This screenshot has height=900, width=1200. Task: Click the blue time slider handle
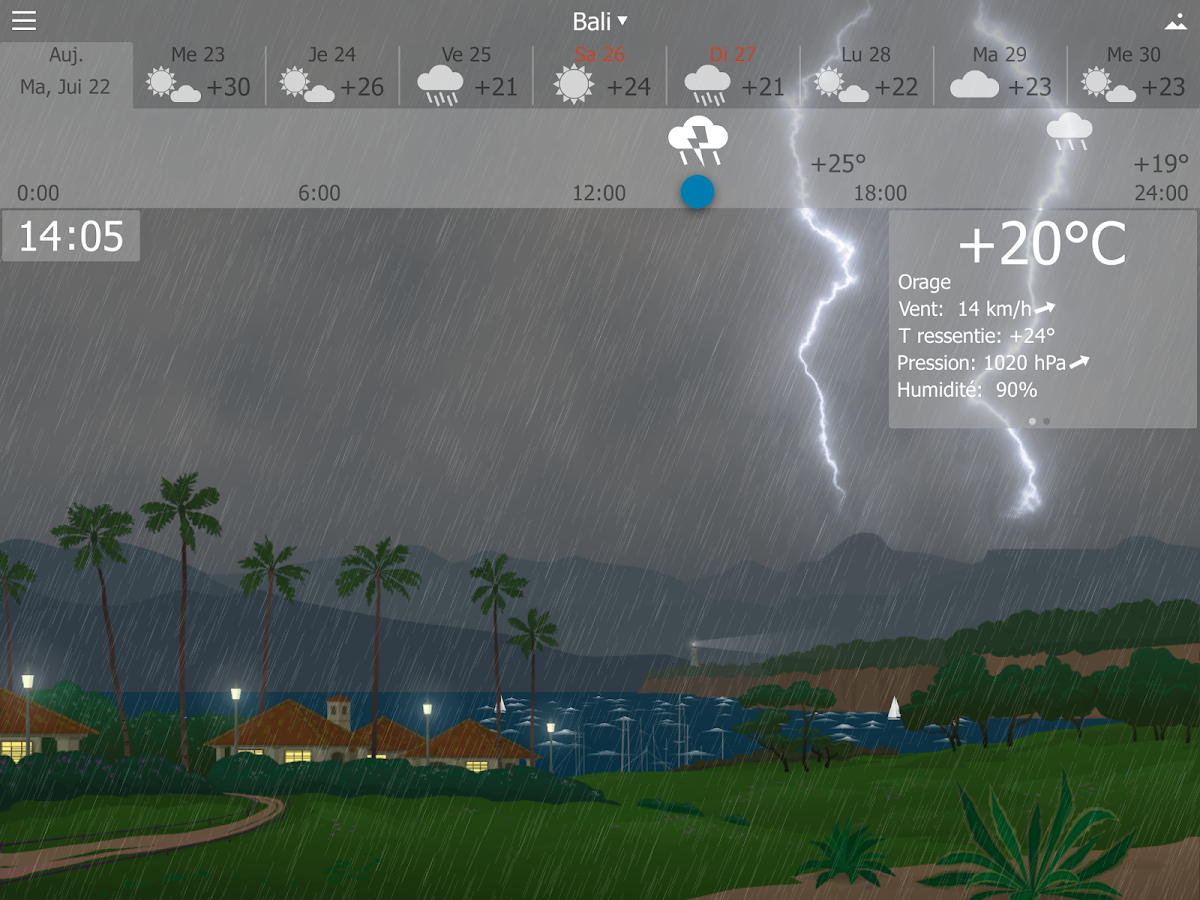coord(697,192)
